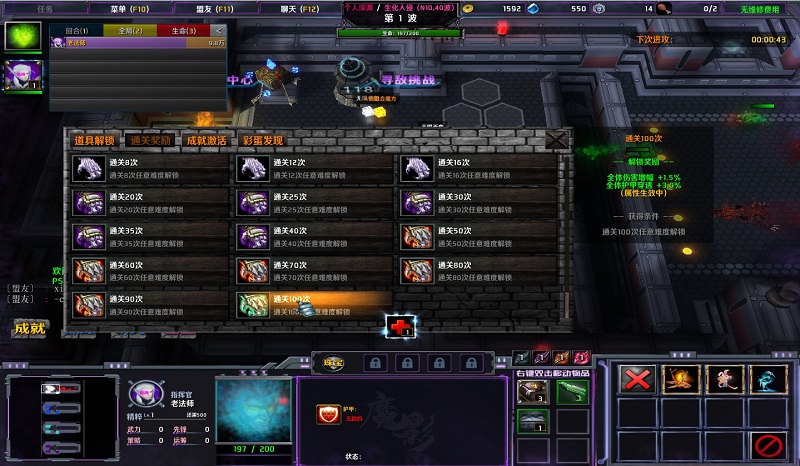The height and width of the screenshot is (466, 800).
Task: Choose the 通关25次 reward entry
Action: [313, 203]
